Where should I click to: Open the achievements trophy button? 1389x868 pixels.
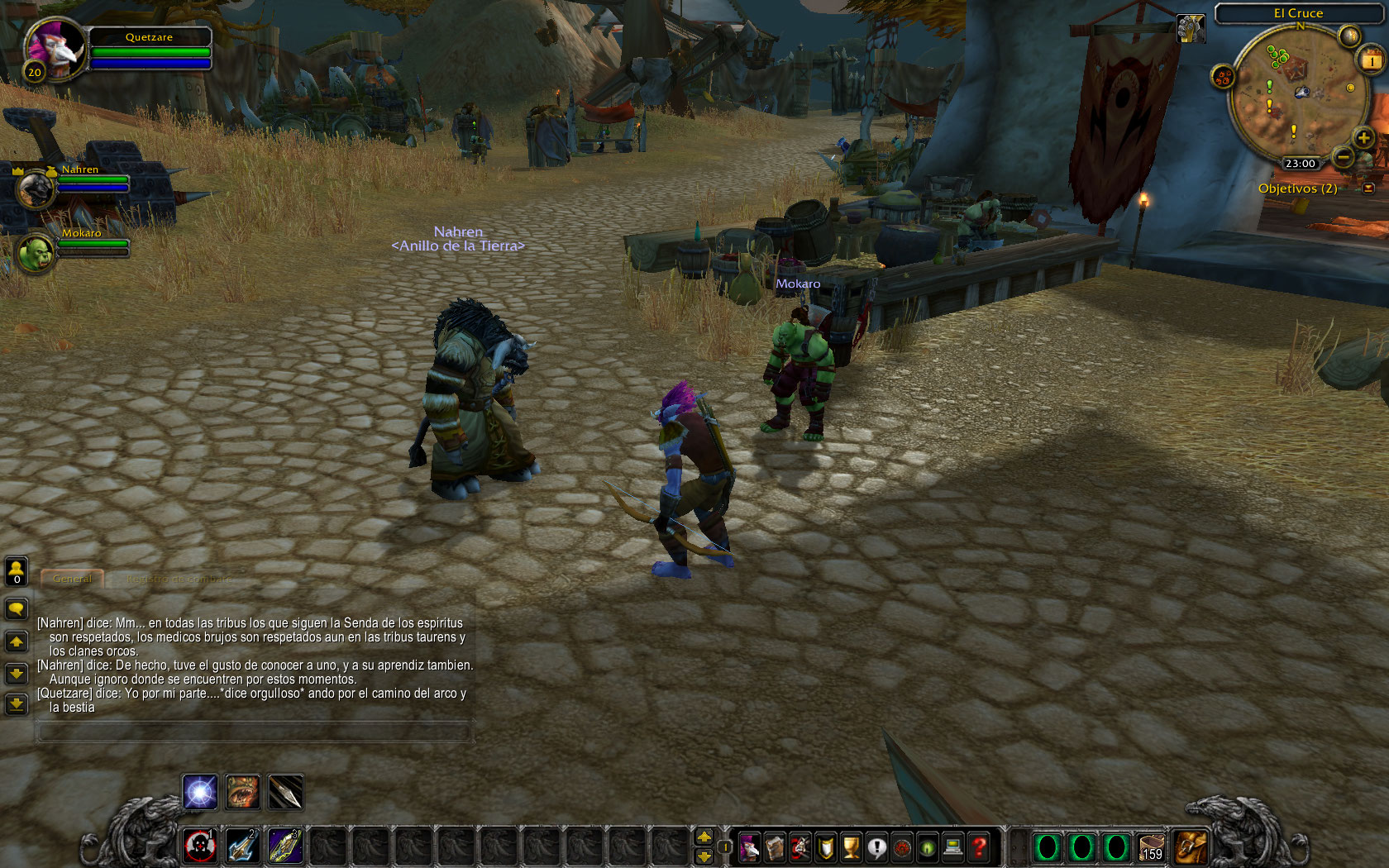point(851,847)
